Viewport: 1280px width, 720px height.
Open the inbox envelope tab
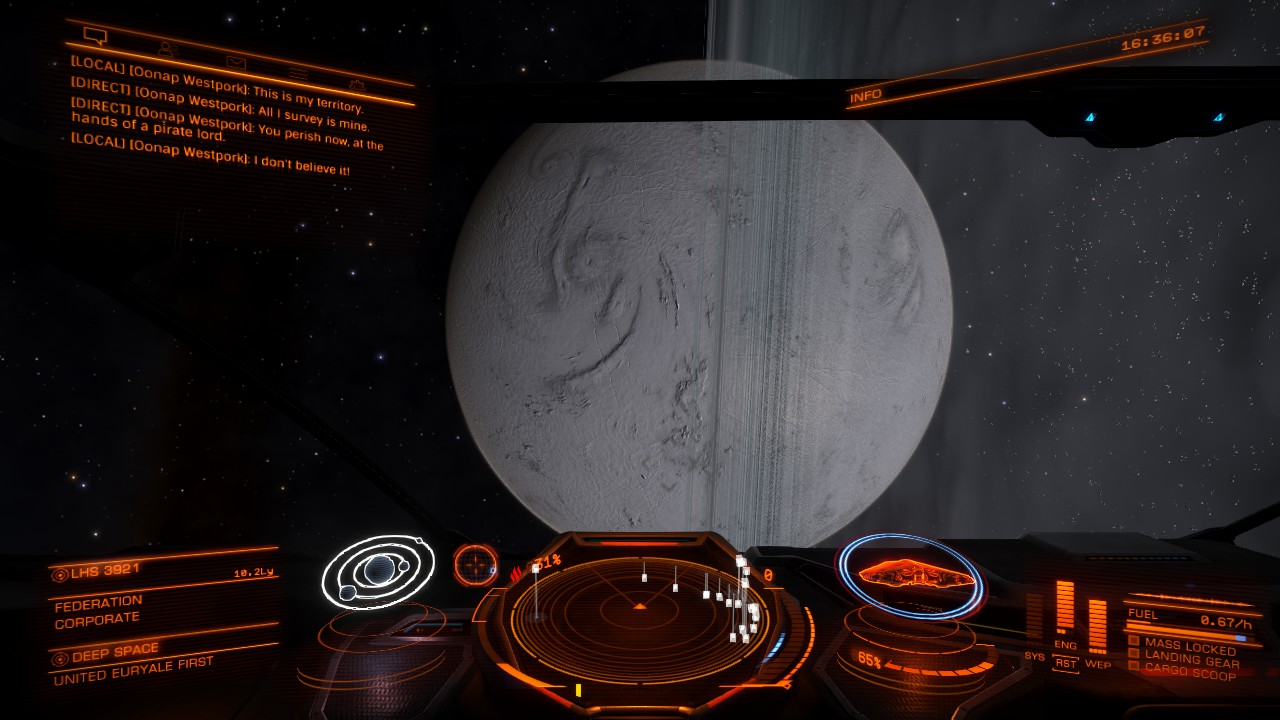[x=235, y=62]
